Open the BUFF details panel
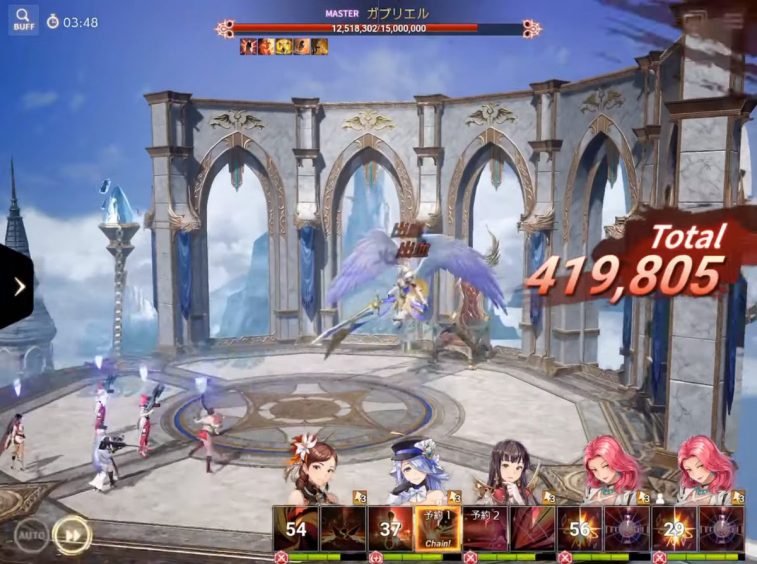 (x=23, y=20)
